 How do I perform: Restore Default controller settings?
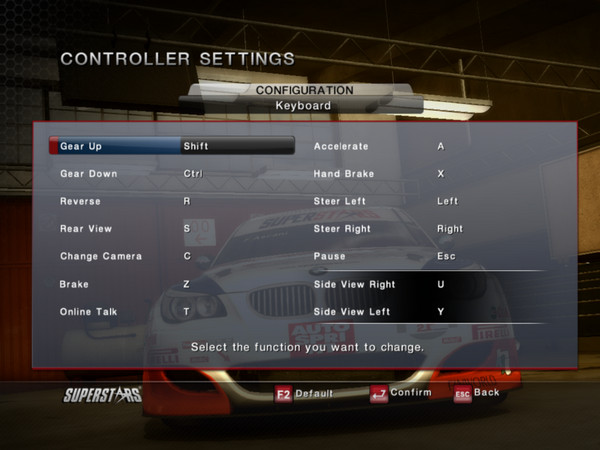pyautogui.click(x=307, y=393)
